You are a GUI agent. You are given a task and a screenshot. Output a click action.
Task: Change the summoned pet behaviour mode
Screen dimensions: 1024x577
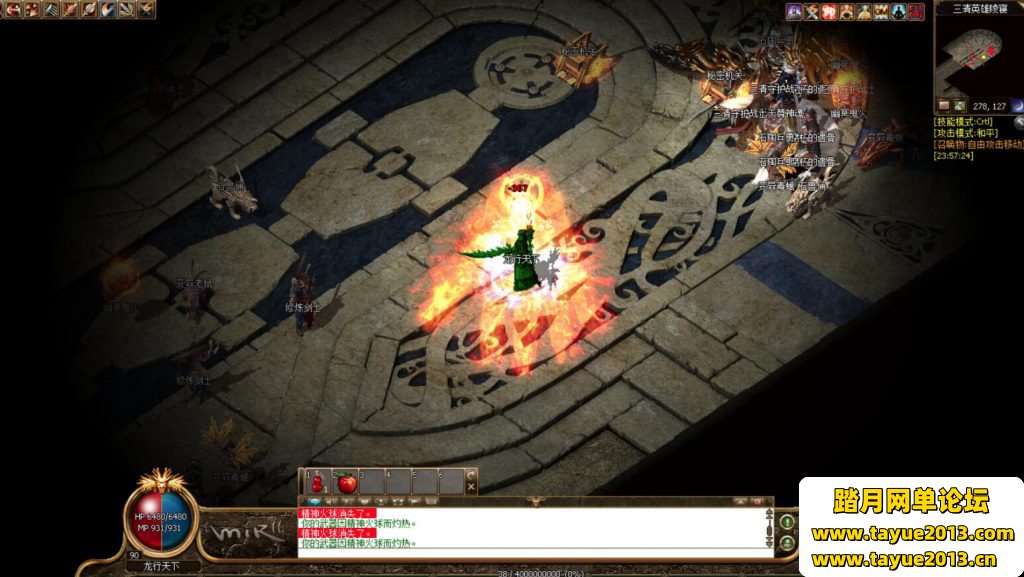(x=978, y=145)
